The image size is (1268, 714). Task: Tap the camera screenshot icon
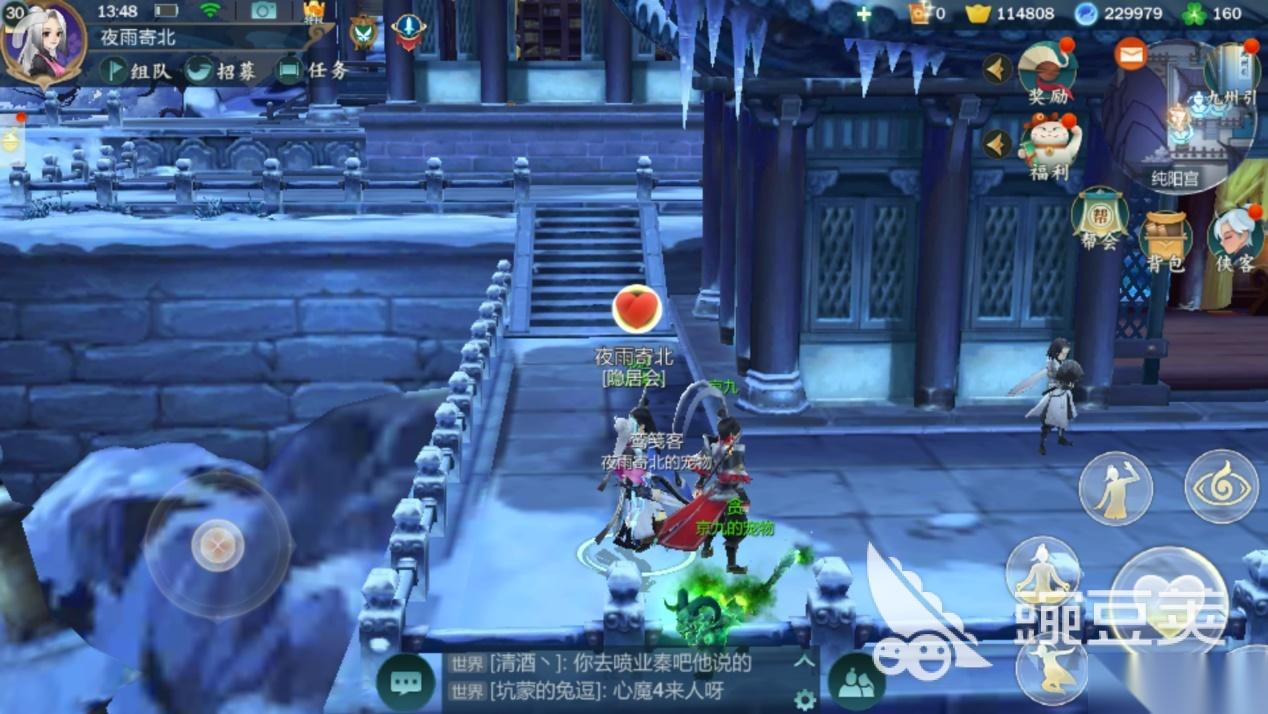264,11
